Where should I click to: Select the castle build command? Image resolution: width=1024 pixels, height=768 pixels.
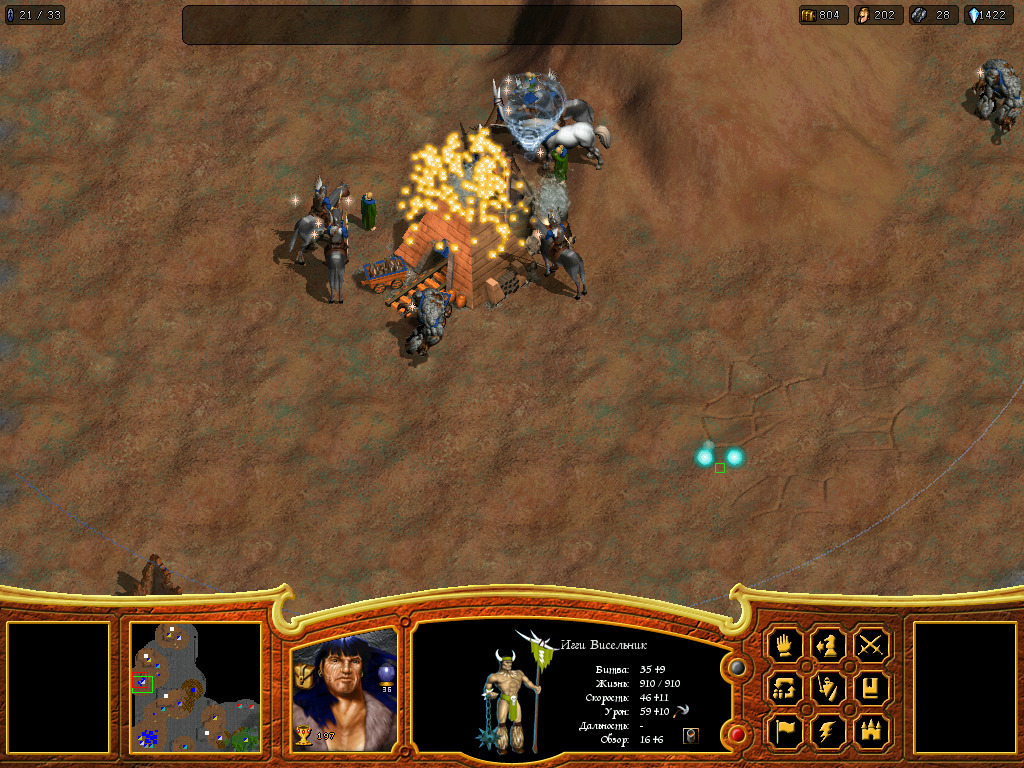pos(872,731)
